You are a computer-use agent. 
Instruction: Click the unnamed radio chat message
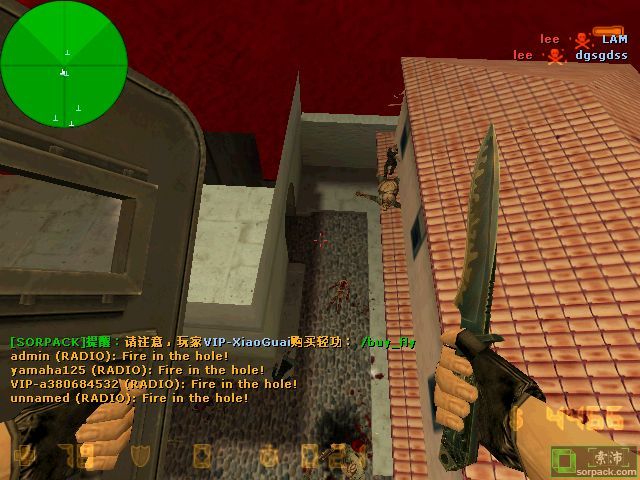coord(129,398)
